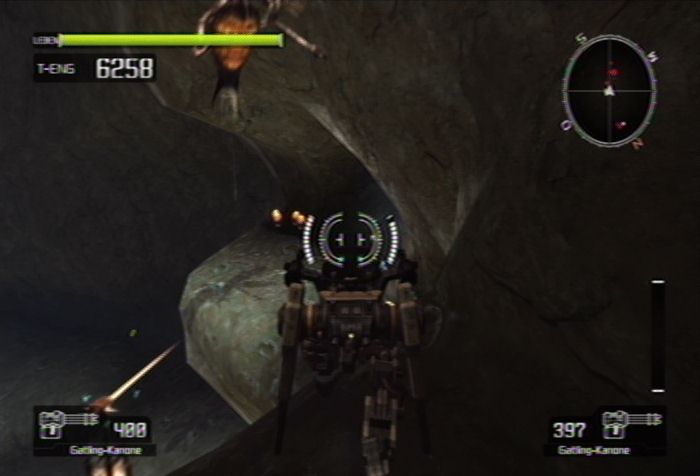Select the right Gatling-Kanone weapon icon
Screen dimensions: 700x476
click(630, 424)
